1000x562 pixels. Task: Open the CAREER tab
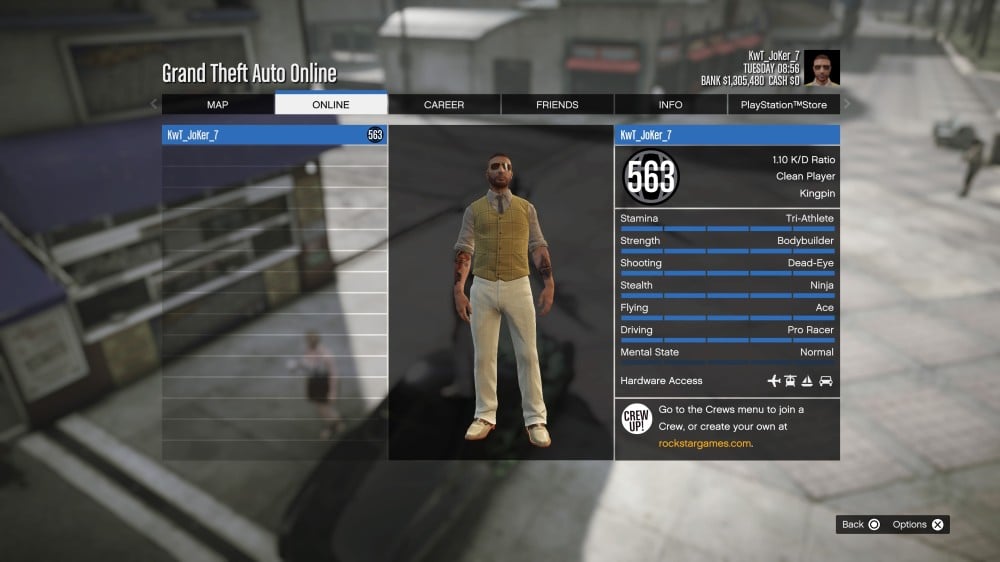444,105
